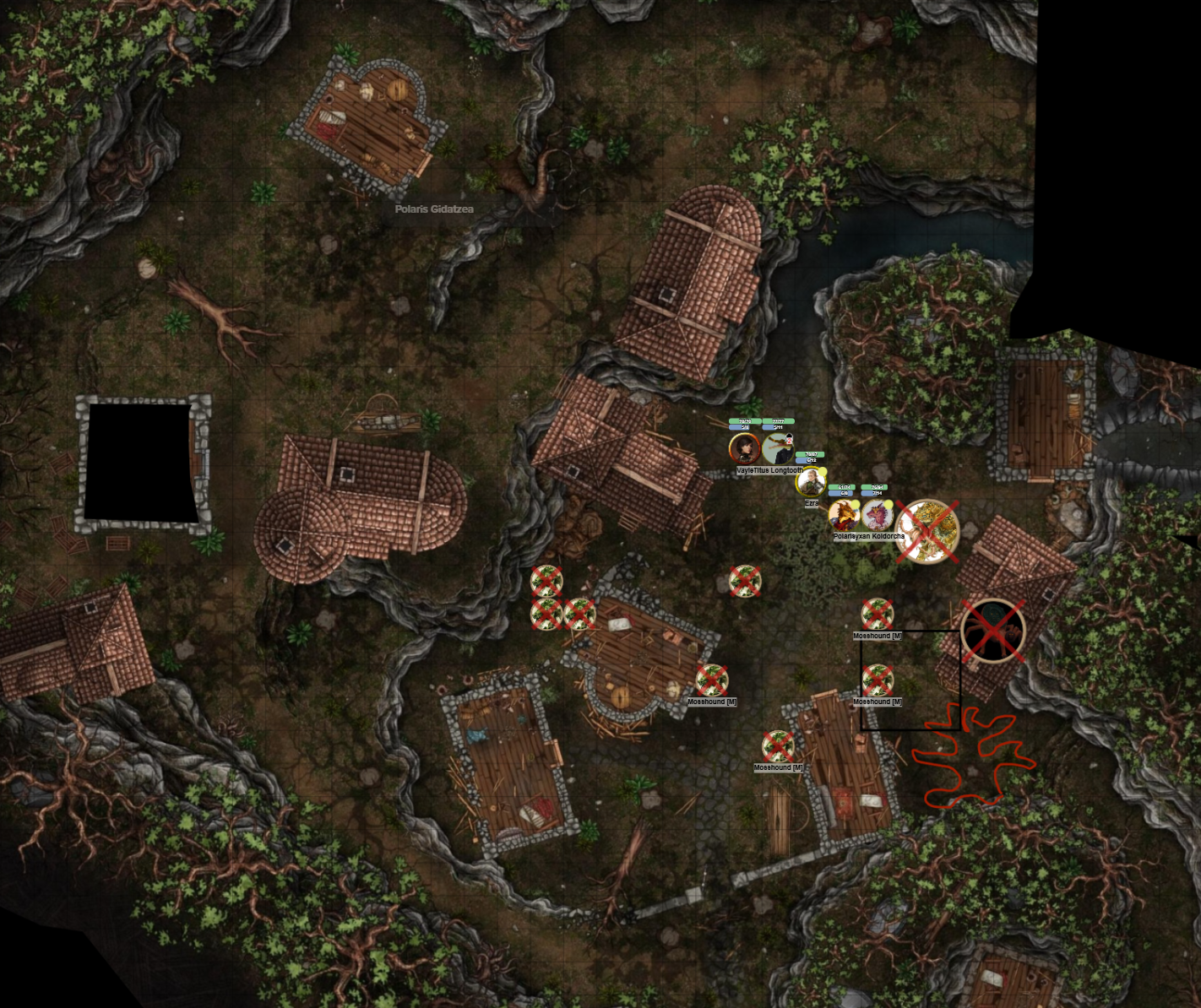Click the crossed-out spider token on the rooftop
The width and height of the screenshot is (1201, 1008).
pos(995,631)
